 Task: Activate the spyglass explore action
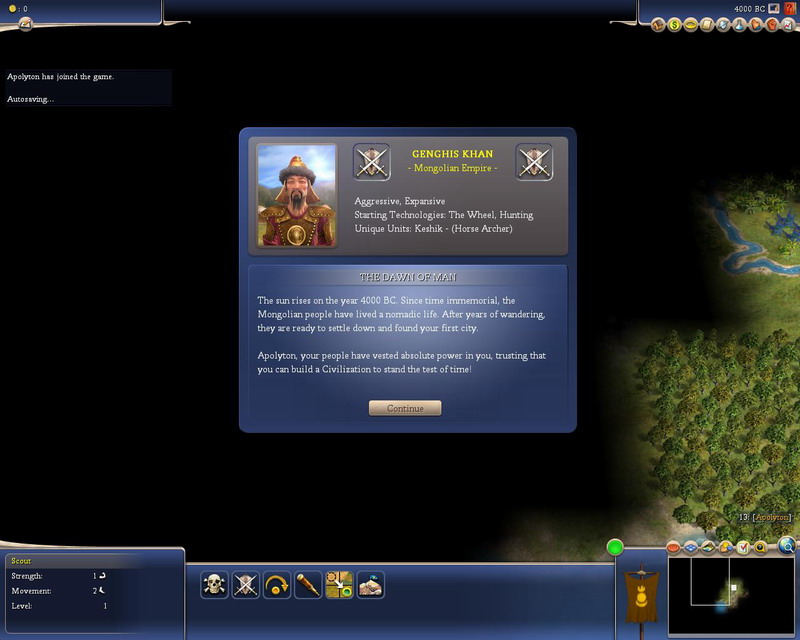308,585
